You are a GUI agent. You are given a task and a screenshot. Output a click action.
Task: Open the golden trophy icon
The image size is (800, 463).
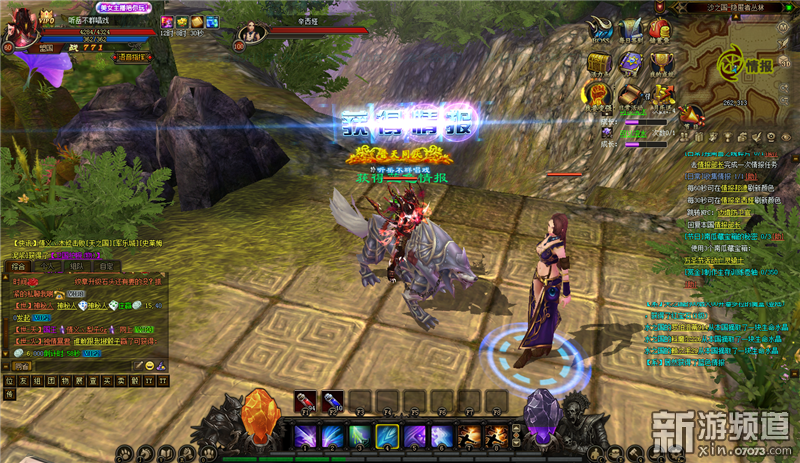[661, 63]
